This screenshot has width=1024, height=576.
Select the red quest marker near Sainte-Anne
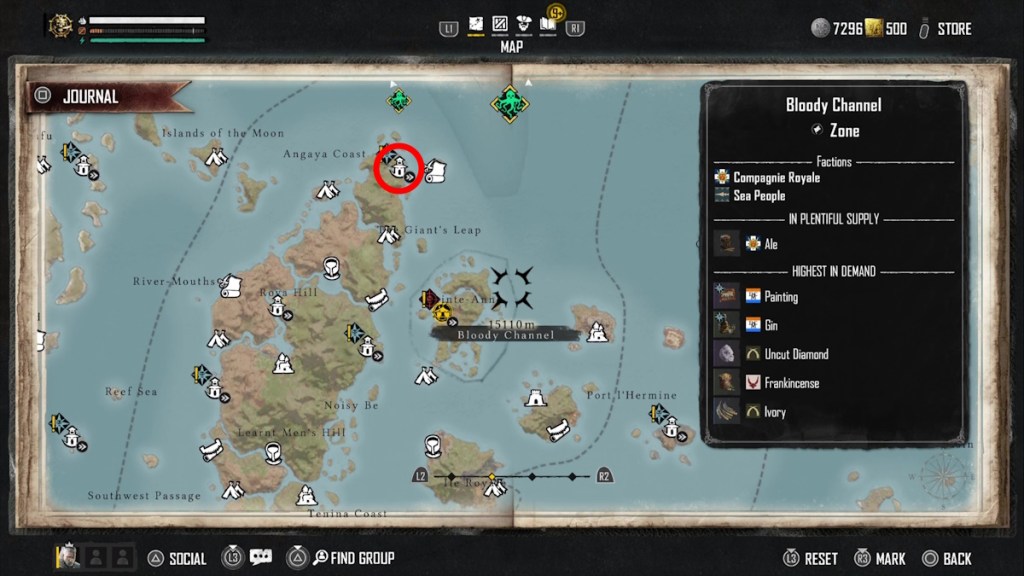pos(429,298)
